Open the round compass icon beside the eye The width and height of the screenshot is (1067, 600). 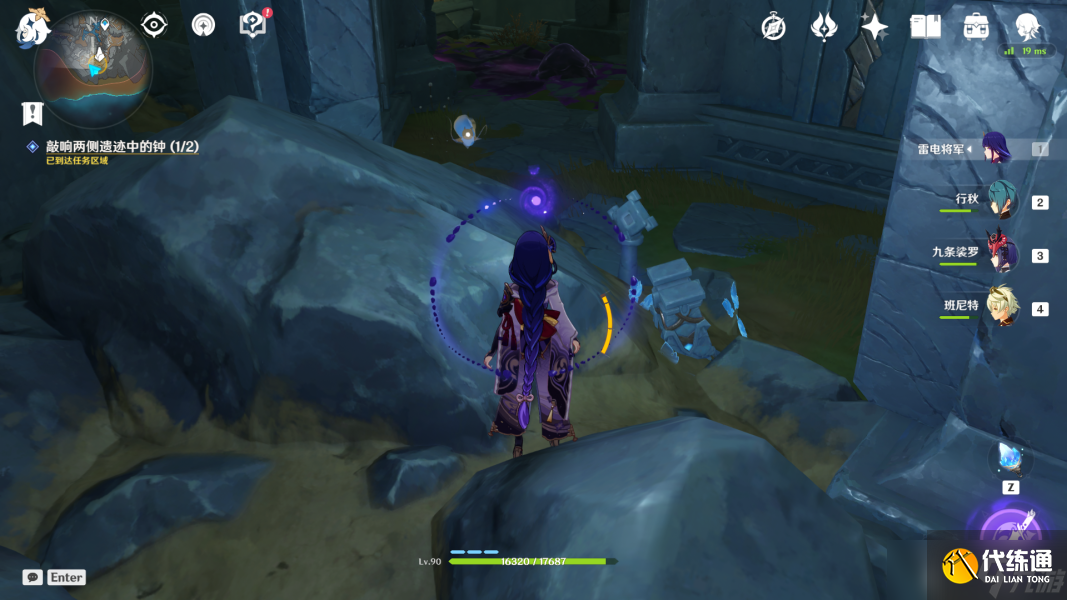[203, 25]
